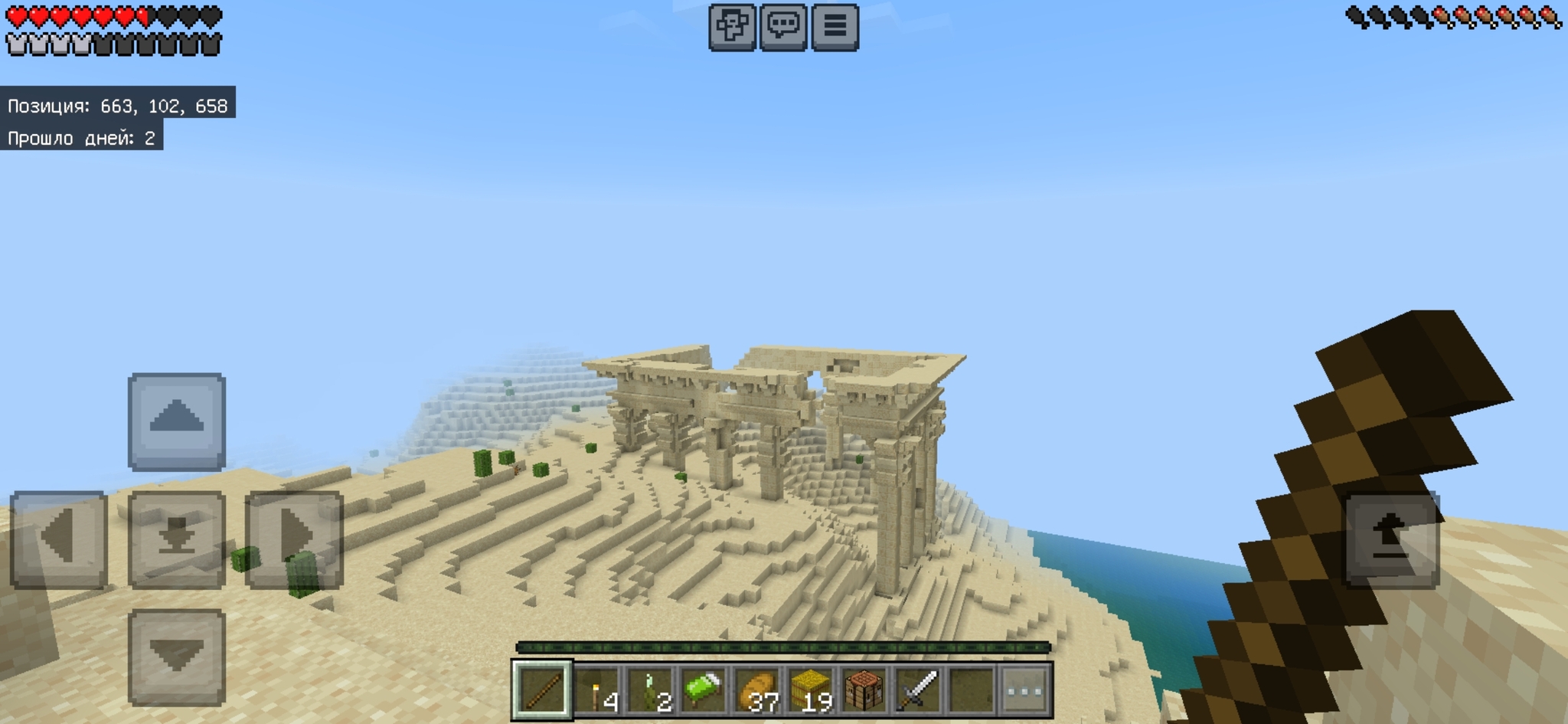Select the hay bale hotbar slot
This screenshot has height=724, width=1568.
point(812,690)
